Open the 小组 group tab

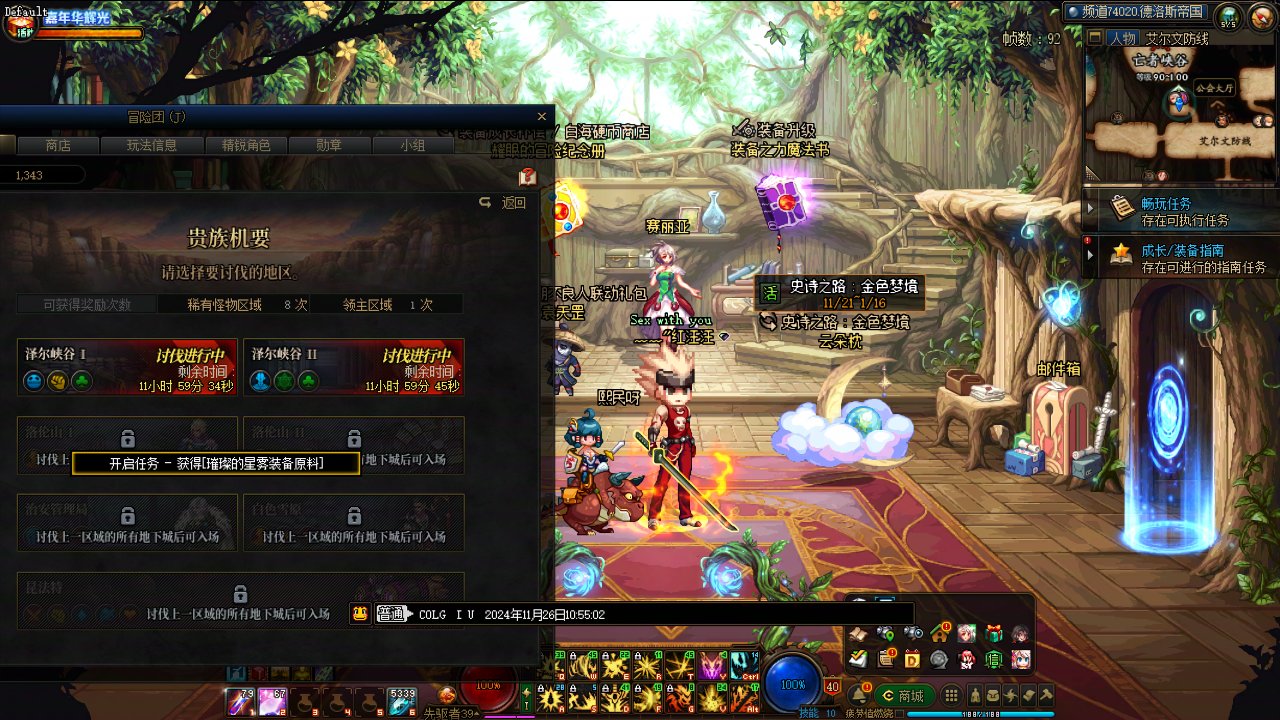click(412, 145)
